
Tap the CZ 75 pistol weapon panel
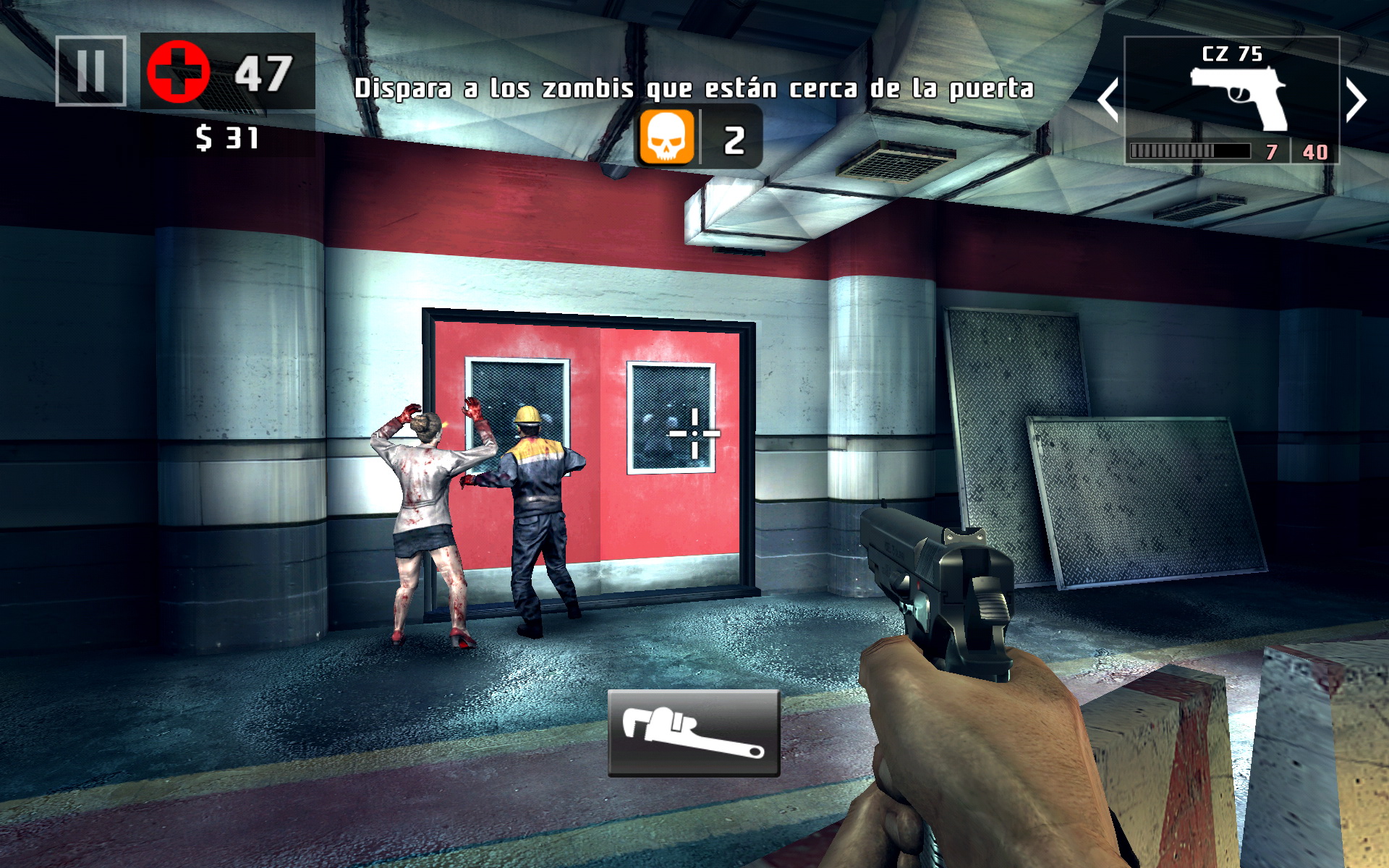pyautogui.click(x=1231, y=100)
